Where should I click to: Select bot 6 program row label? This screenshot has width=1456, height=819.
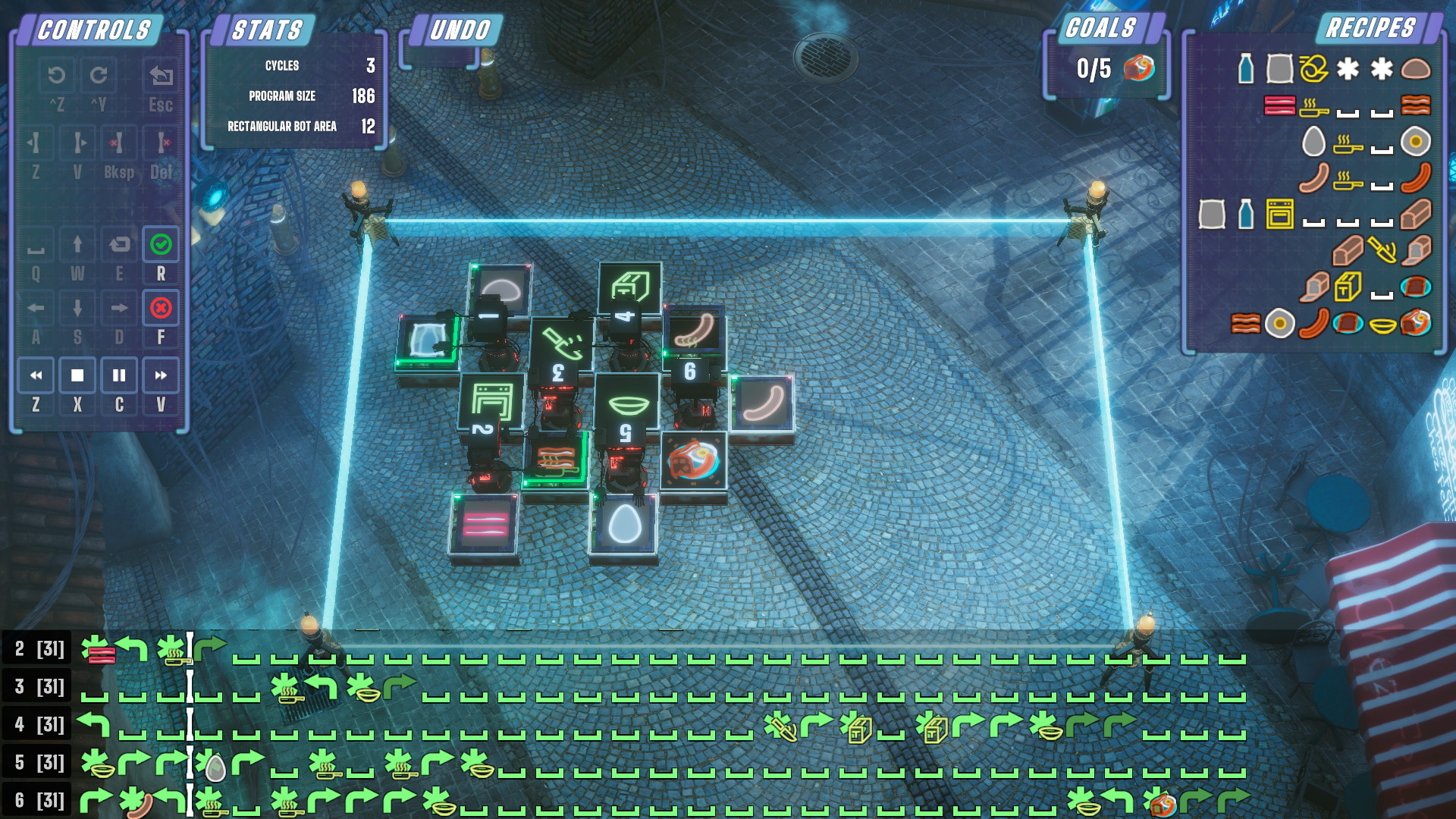point(38,801)
